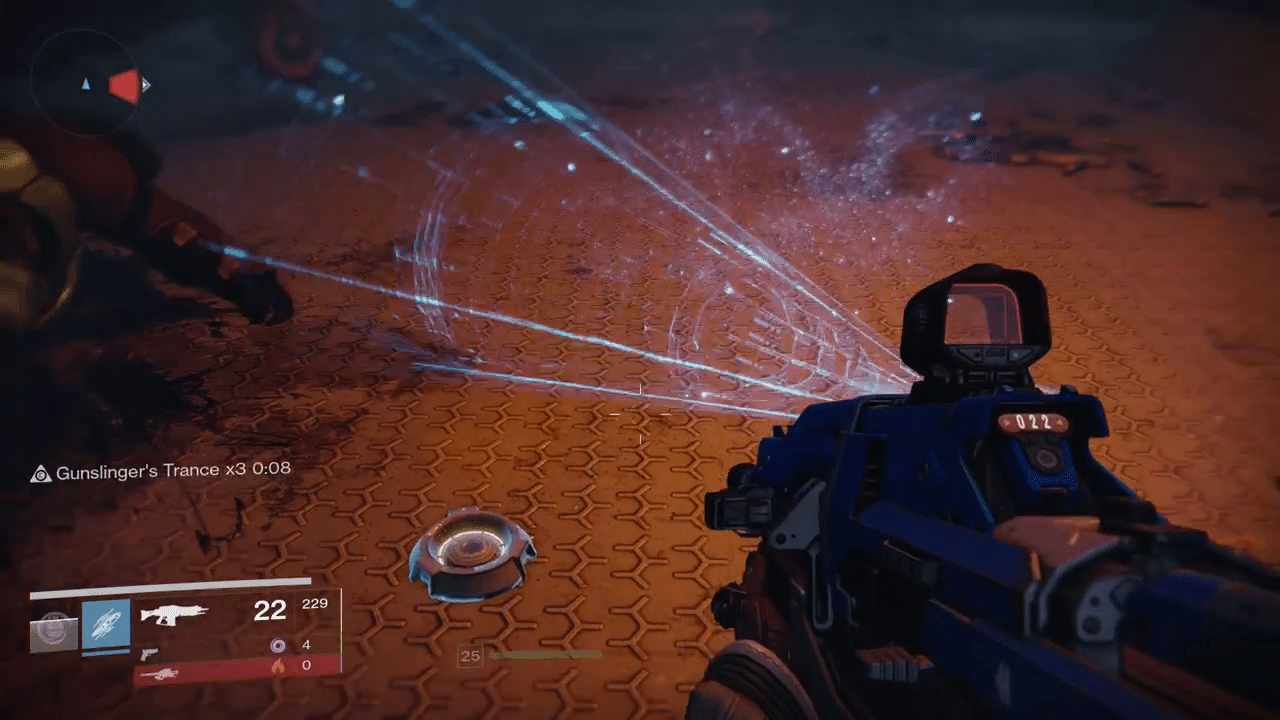Choose the heavy weapon in red bar
1280x720 pixels.
click(x=159, y=674)
